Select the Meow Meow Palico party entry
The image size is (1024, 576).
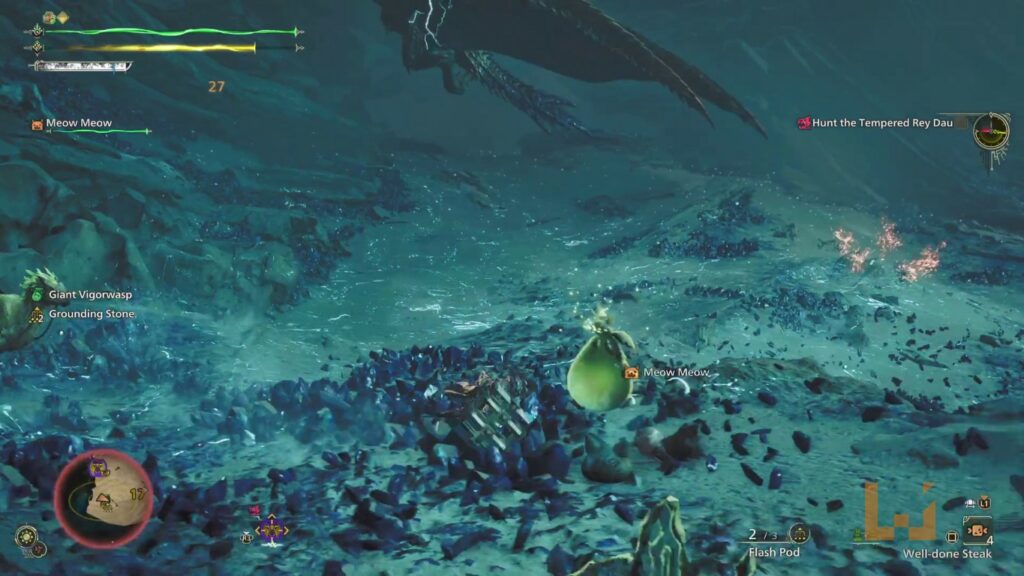78,124
